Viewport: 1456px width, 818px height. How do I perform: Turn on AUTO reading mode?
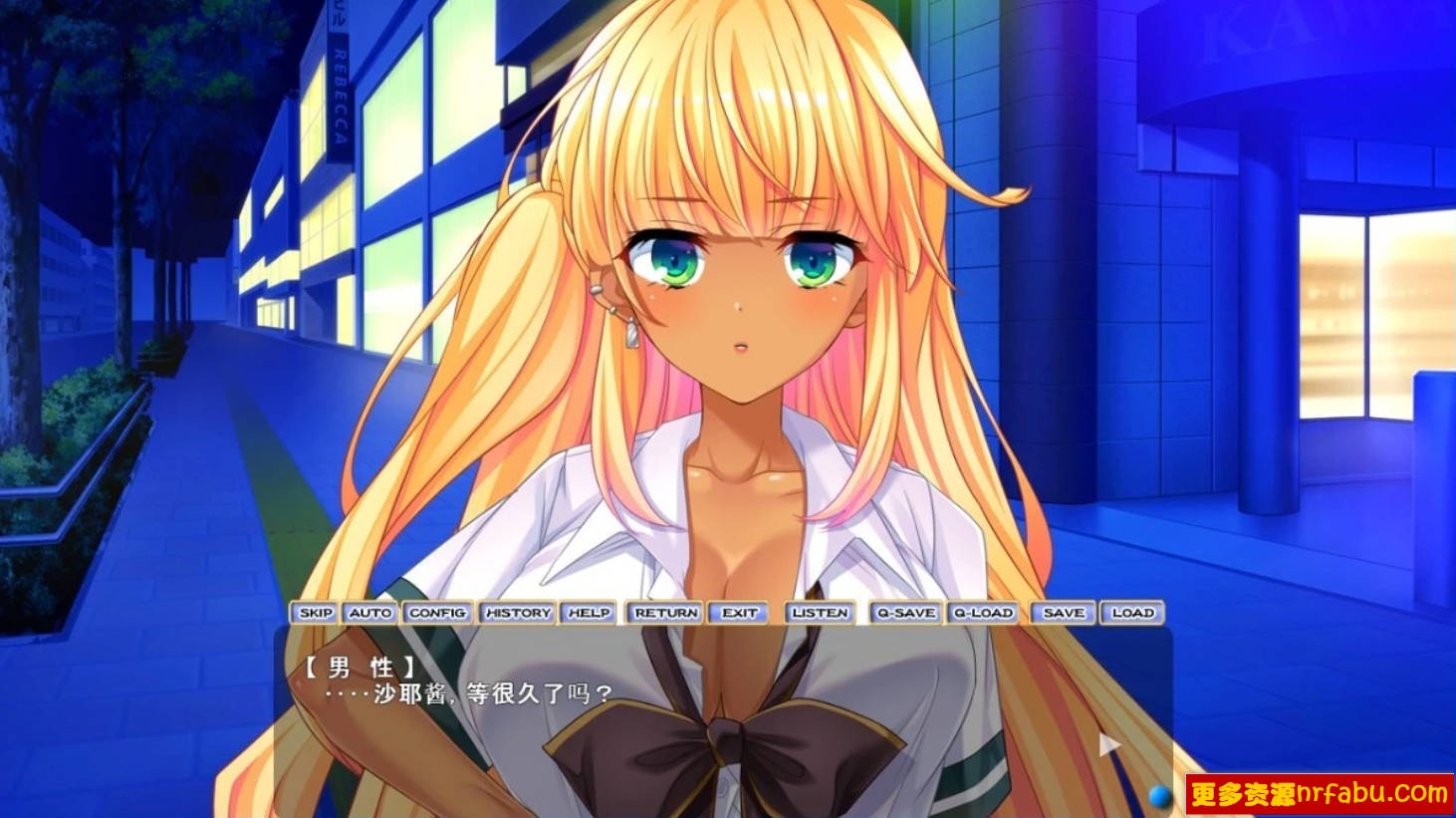coord(369,613)
